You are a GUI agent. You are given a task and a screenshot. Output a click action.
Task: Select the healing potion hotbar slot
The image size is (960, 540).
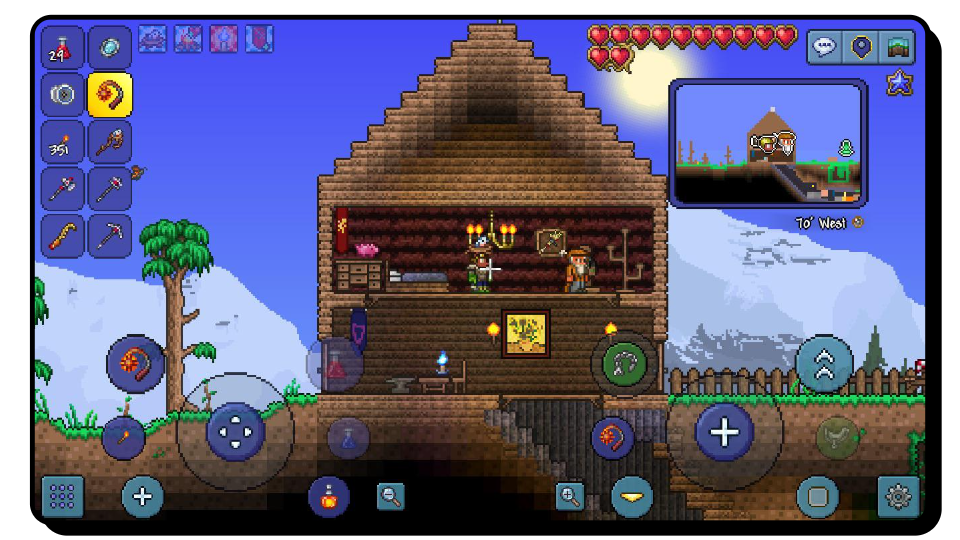tap(62, 49)
